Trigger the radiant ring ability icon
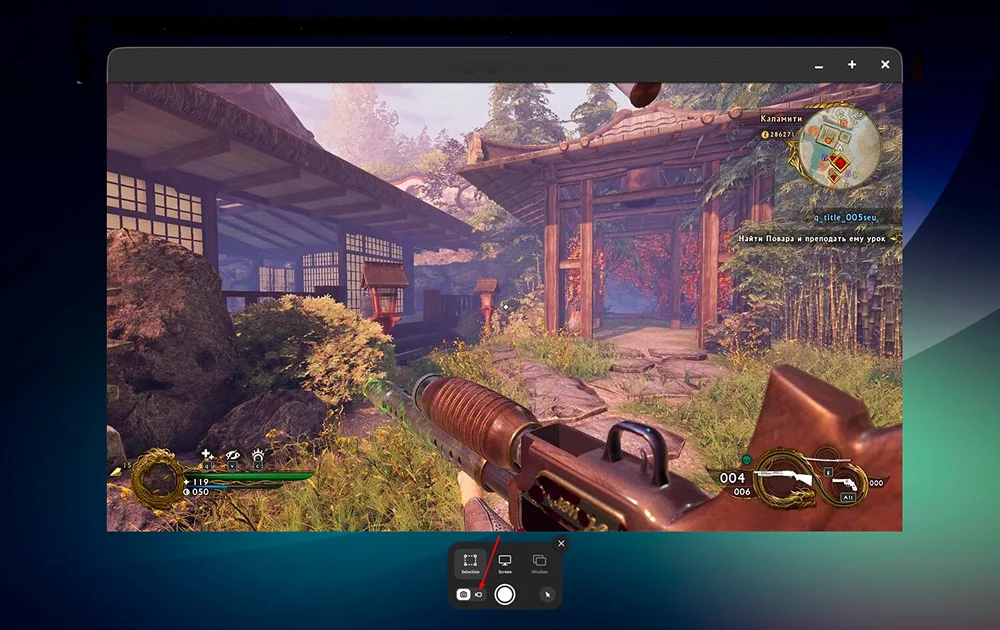Image resolution: width=1000 pixels, height=630 pixels. coord(258,455)
